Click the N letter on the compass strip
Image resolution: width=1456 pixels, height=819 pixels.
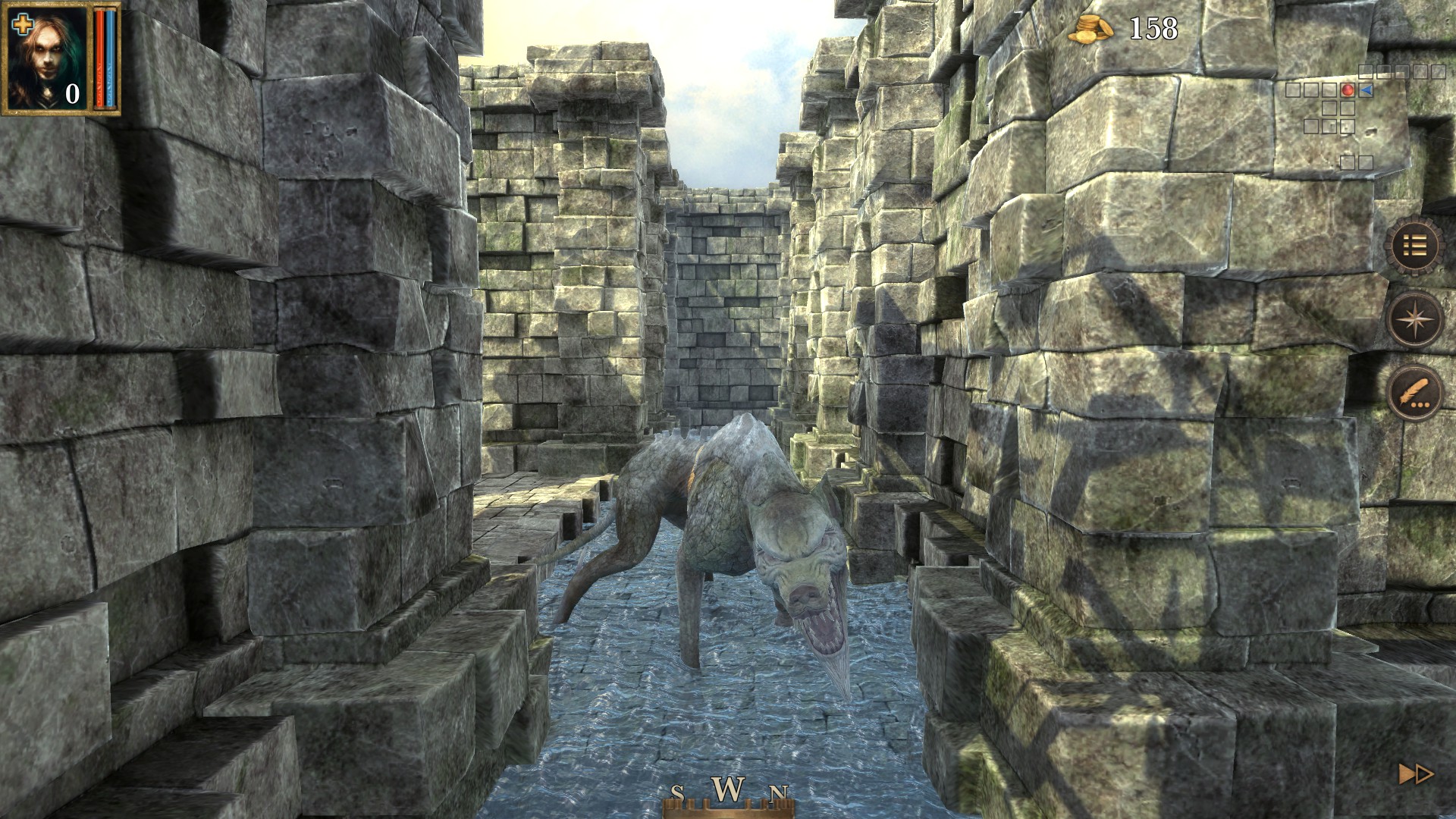pos(778,793)
